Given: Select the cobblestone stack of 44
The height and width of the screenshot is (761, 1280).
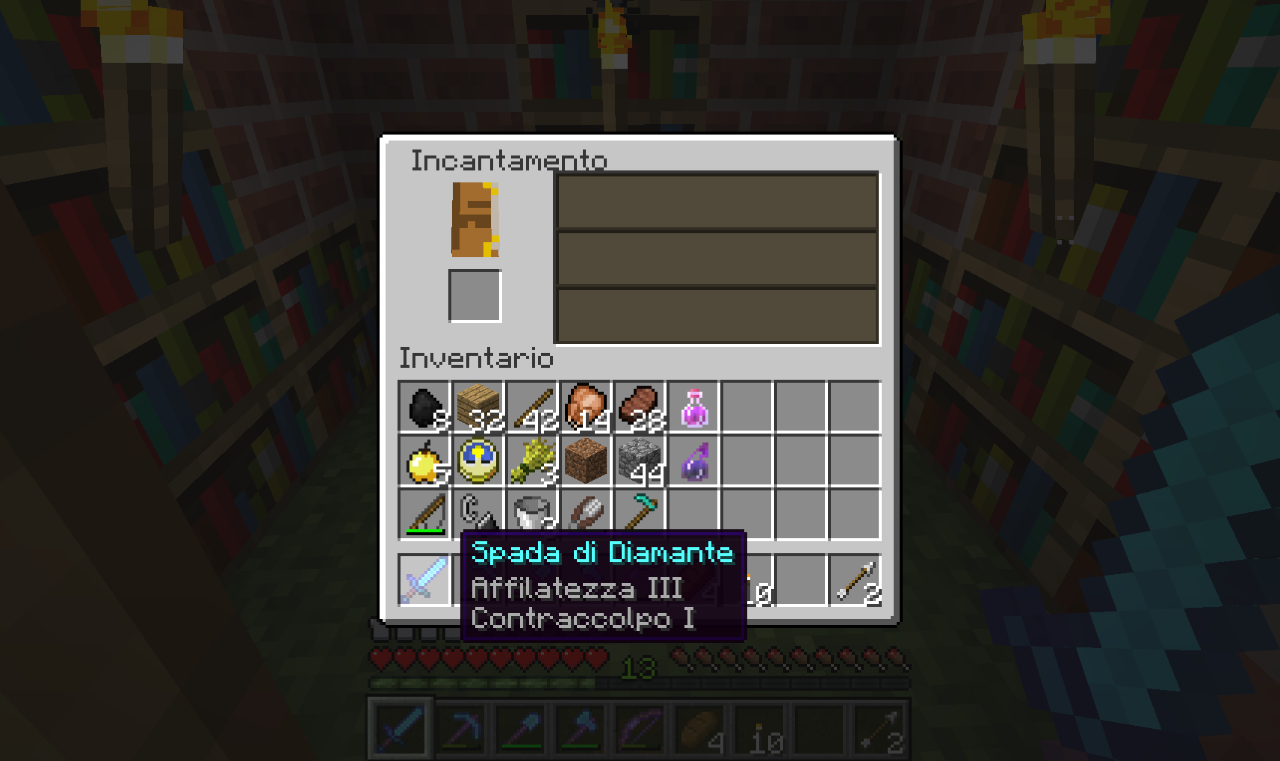Looking at the screenshot, I should 641,461.
